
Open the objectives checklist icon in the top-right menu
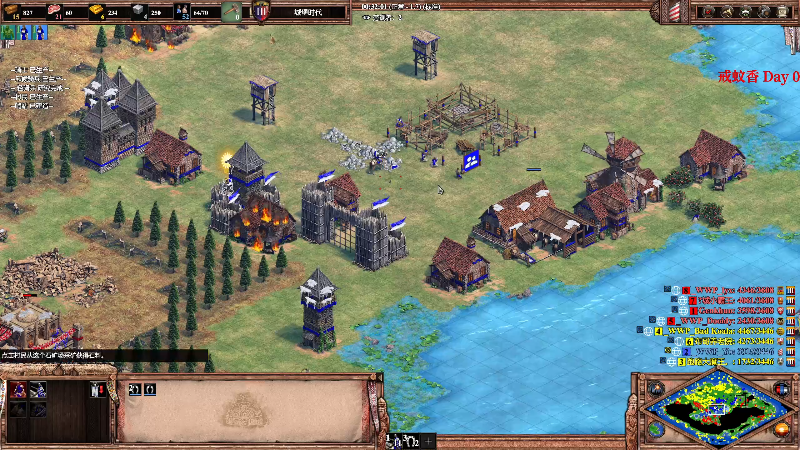[x=710, y=12]
